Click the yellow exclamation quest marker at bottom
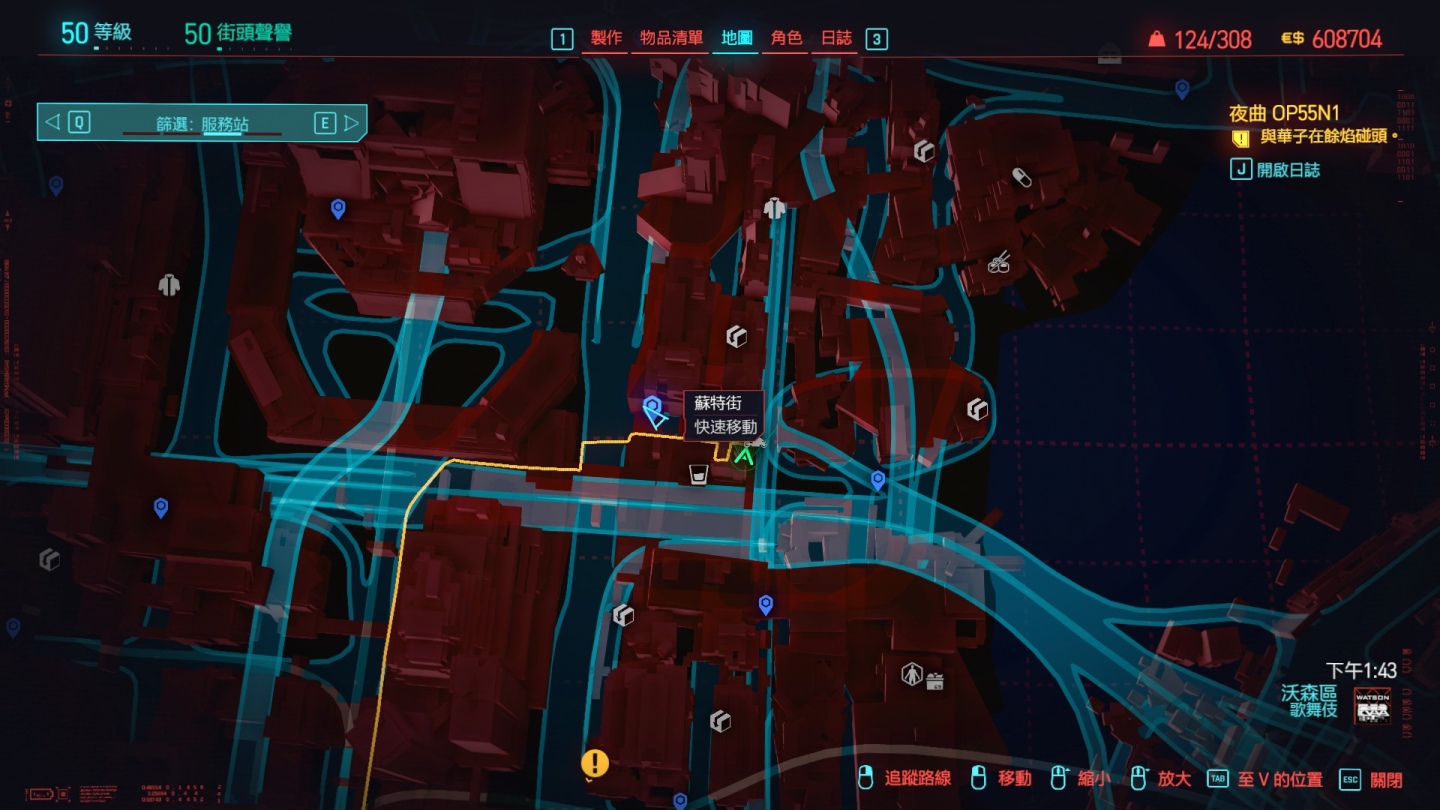This screenshot has width=1440, height=810. [x=597, y=762]
